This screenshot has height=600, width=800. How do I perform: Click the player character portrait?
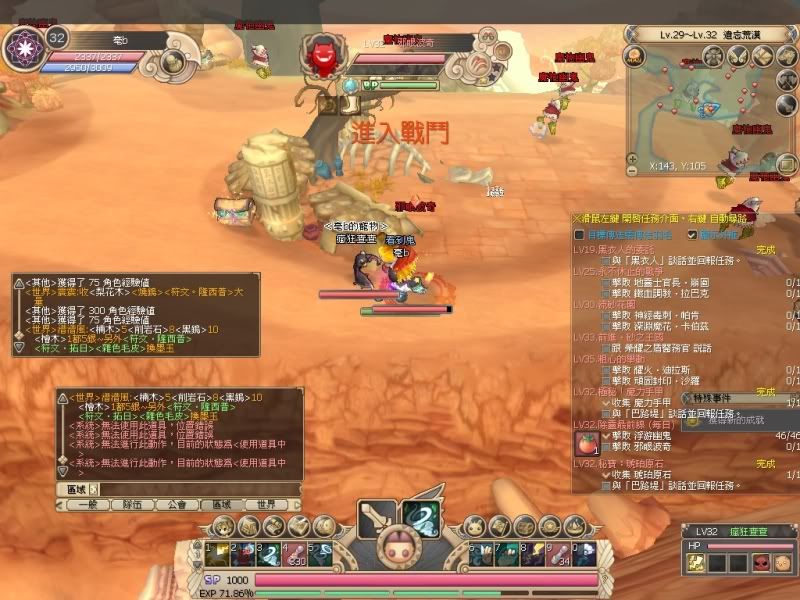[21, 48]
